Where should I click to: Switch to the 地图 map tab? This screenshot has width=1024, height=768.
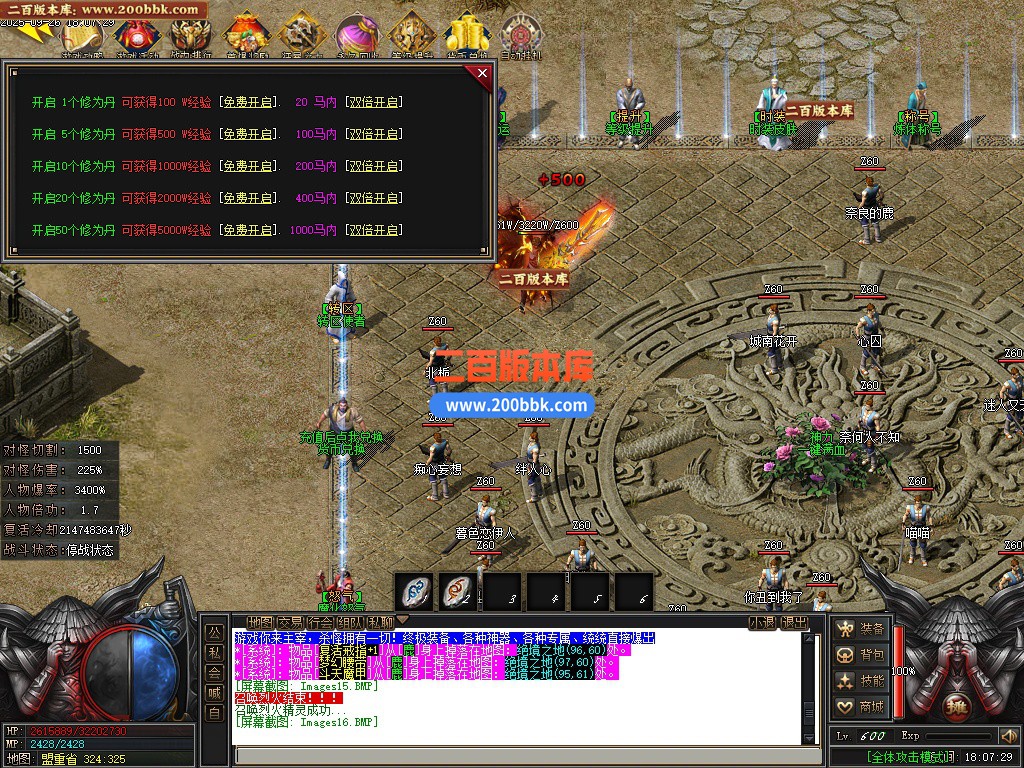coord(260,622)
